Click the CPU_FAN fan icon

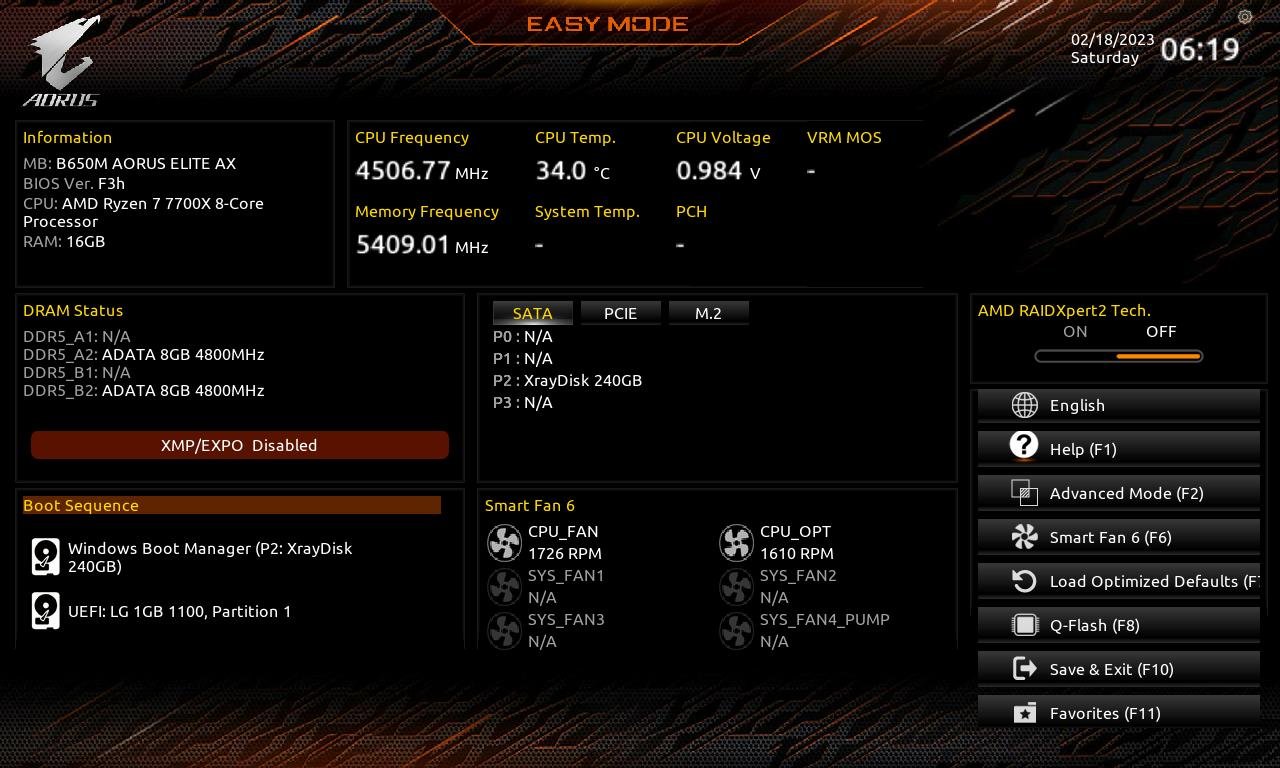pyautogui.click(x=505, y=542)
